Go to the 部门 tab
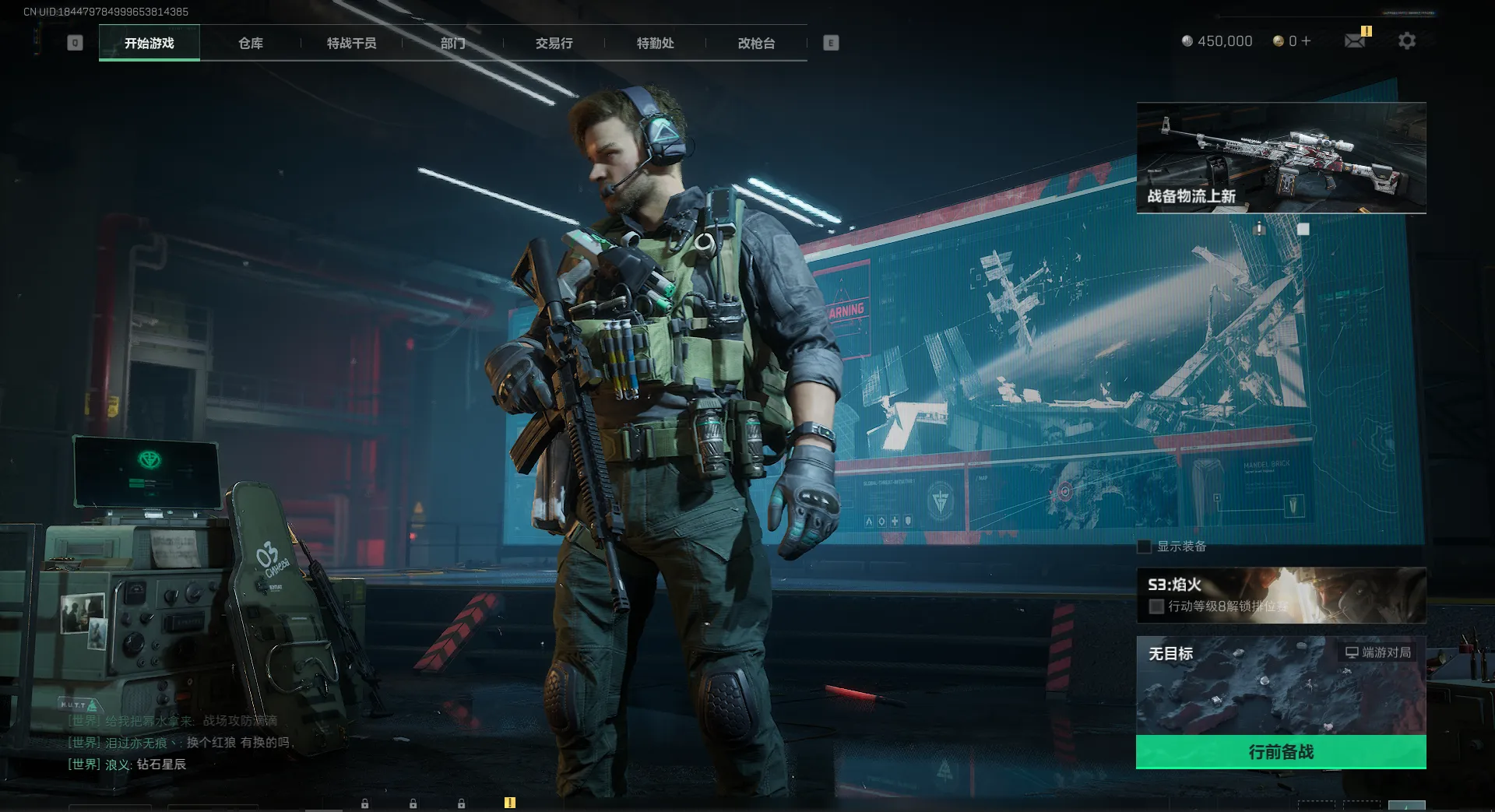1495x812 pixels. [x=453, y=43]
